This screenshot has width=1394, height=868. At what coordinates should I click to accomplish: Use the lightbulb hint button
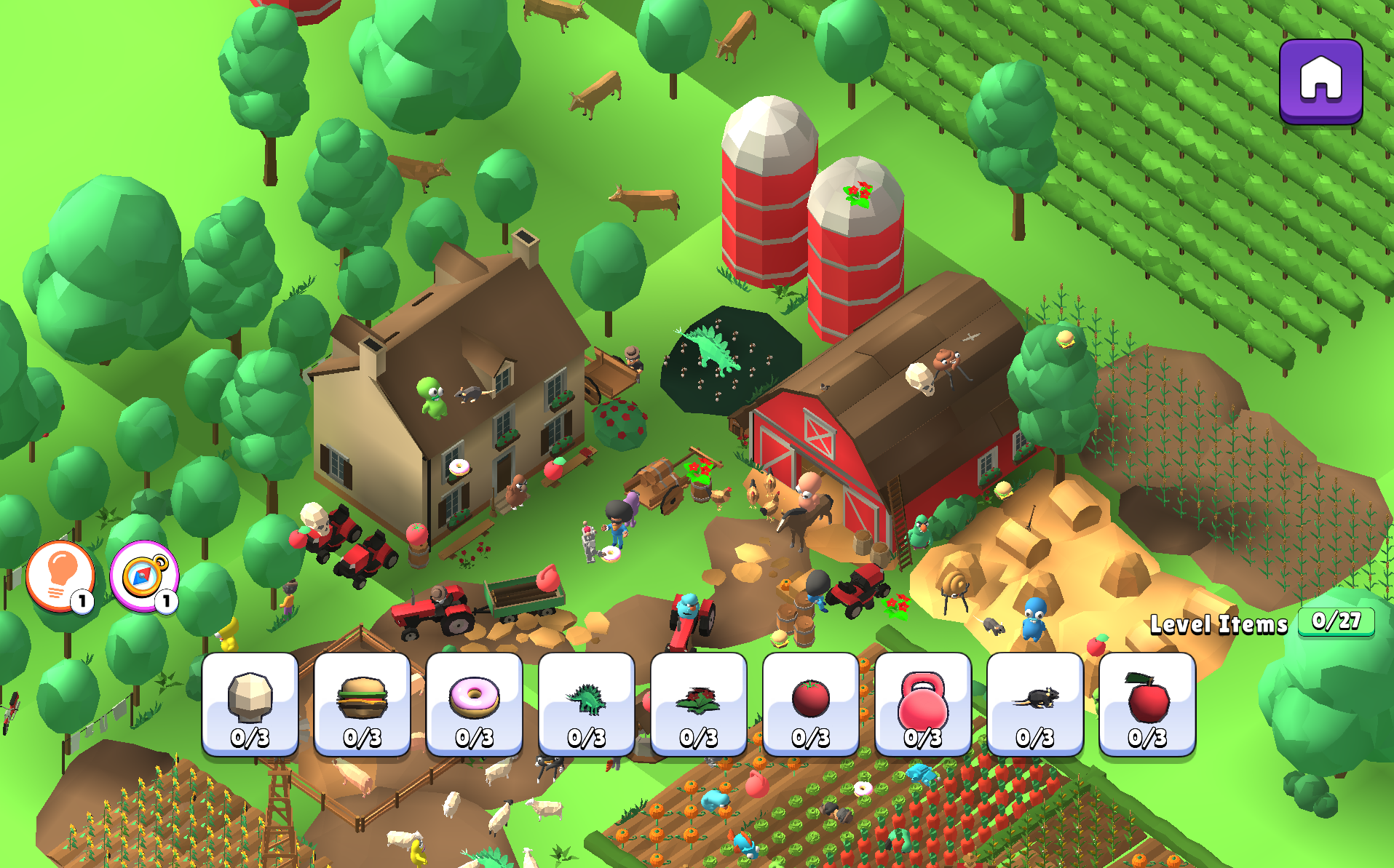click(60, 576)
